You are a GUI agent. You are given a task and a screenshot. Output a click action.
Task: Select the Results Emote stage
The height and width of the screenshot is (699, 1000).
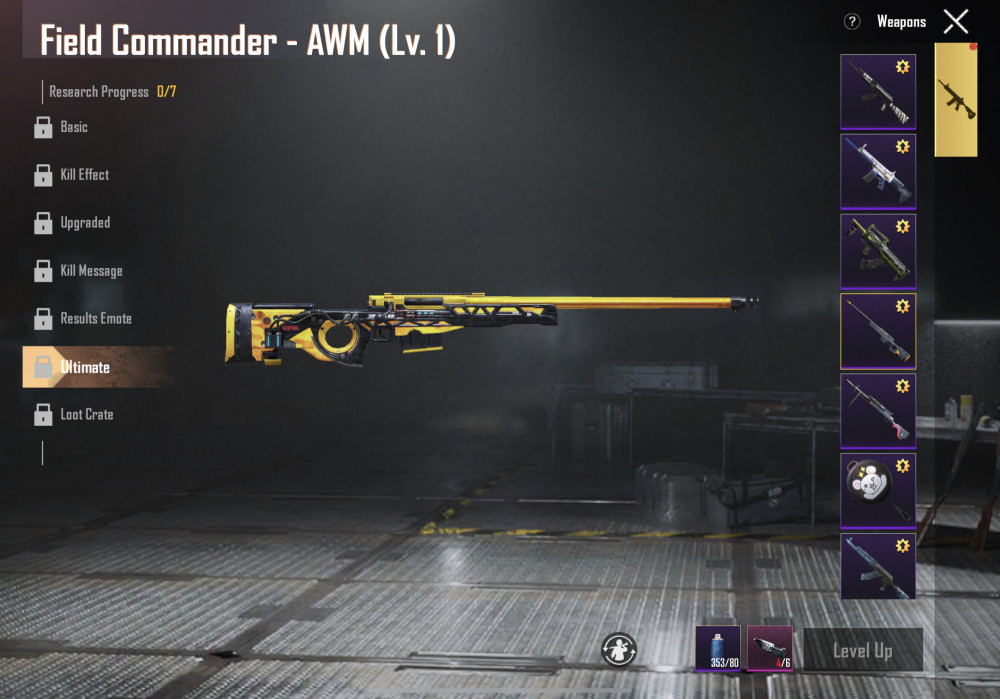[95, 319]
